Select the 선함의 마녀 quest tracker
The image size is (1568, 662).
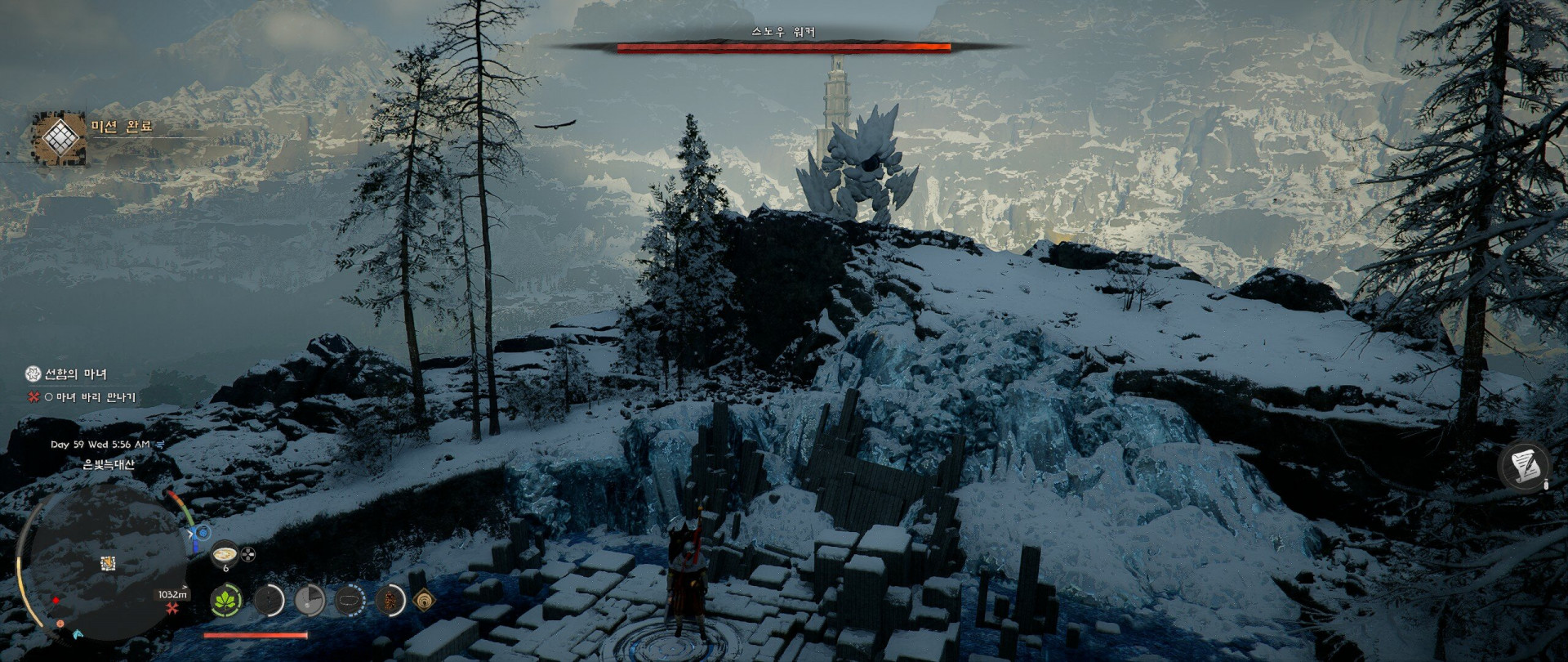coord(75,374)
